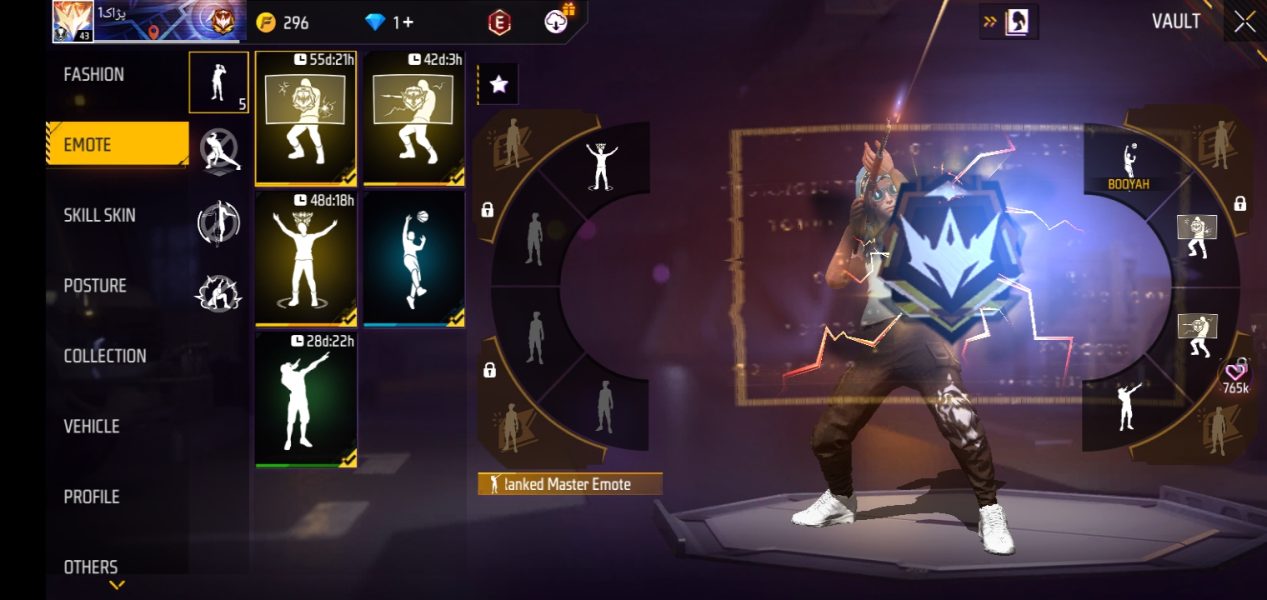Select the emote expiring in 55d:21h

[x=306, y=118]
